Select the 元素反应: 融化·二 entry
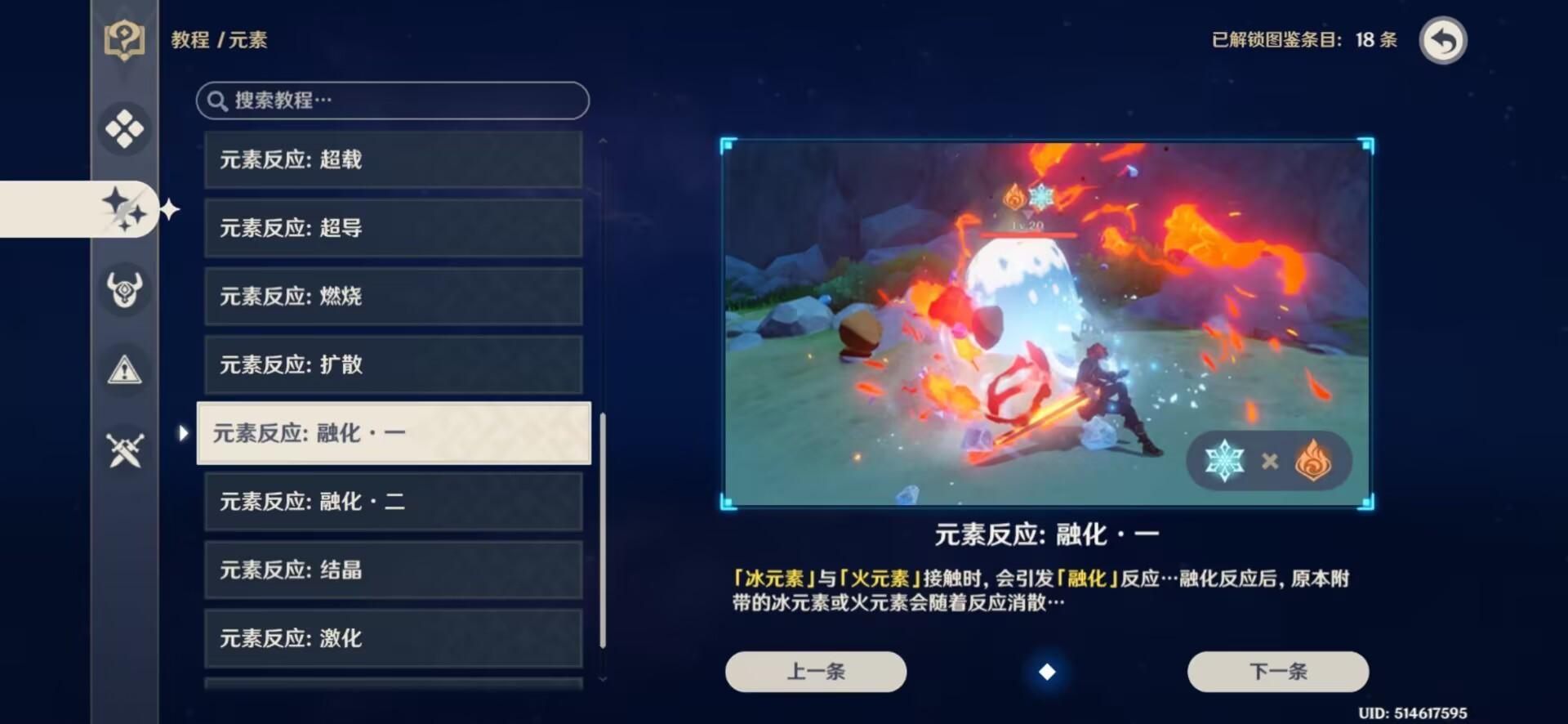This screenshot has height=724, width=1568. [392, 502]
